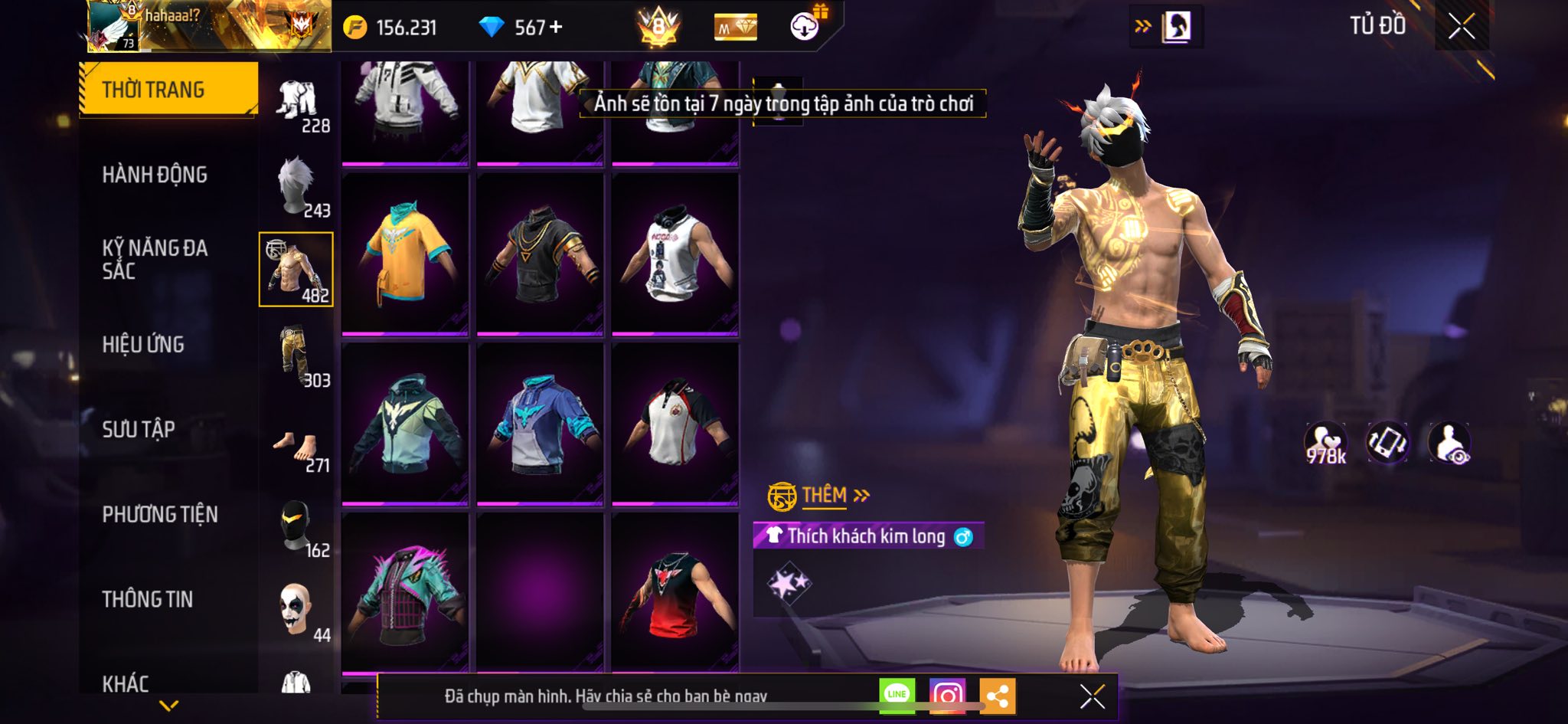Image resolution: width=1568 pixels, height=724 pixels.
Task: Show the Thông Tin section
Action: tap(148, 599)
